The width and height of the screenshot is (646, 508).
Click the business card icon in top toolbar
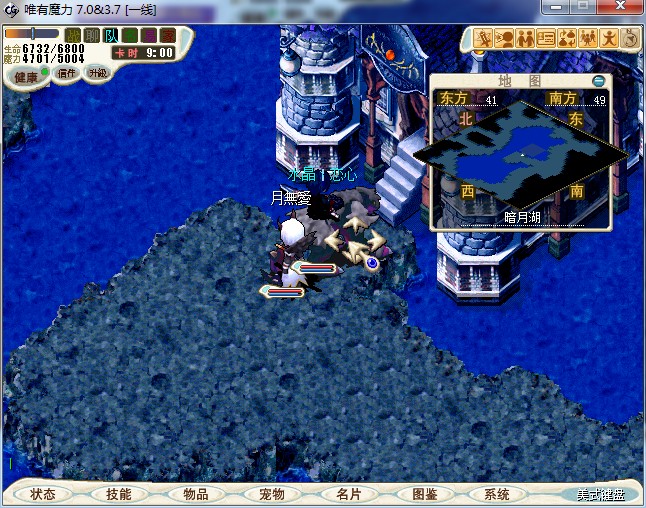point(546,39)
